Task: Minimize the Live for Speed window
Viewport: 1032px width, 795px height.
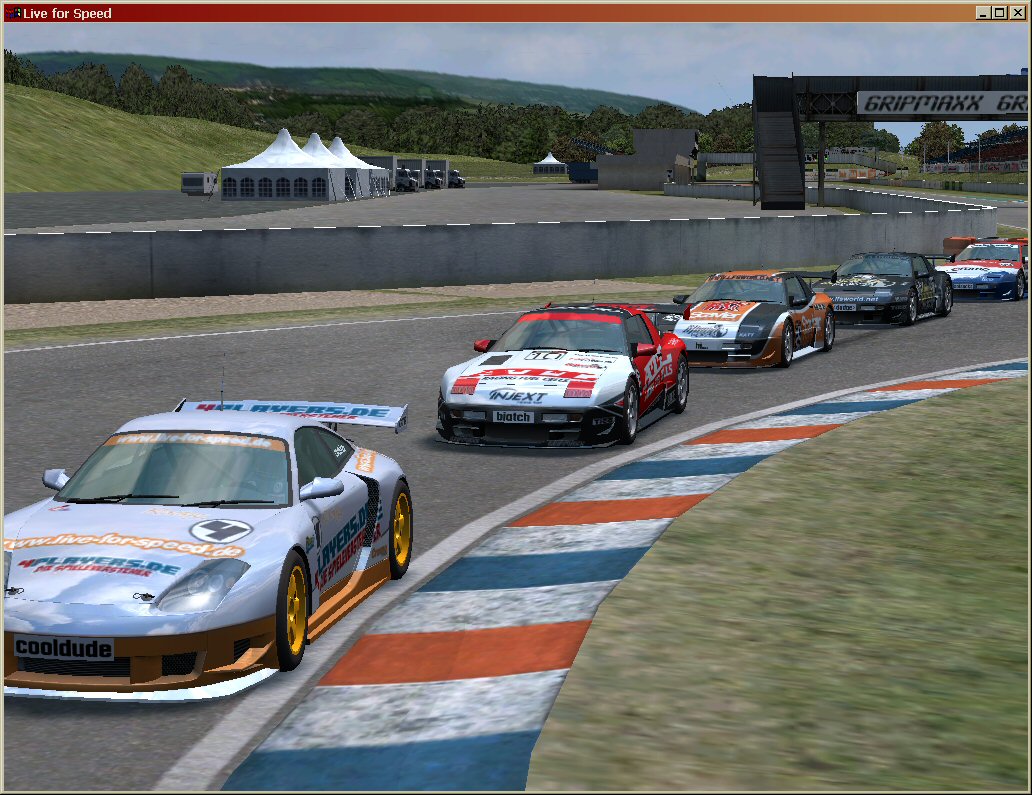Action: tap(984, 13)
